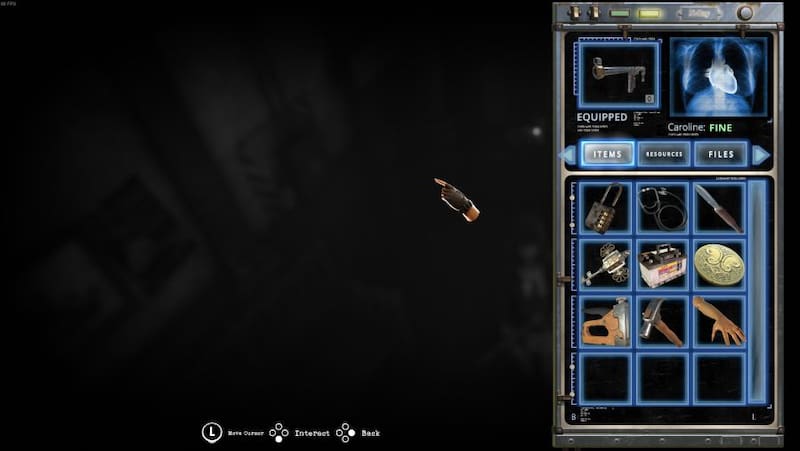Choose the stethoscope item

click(662, 207)
